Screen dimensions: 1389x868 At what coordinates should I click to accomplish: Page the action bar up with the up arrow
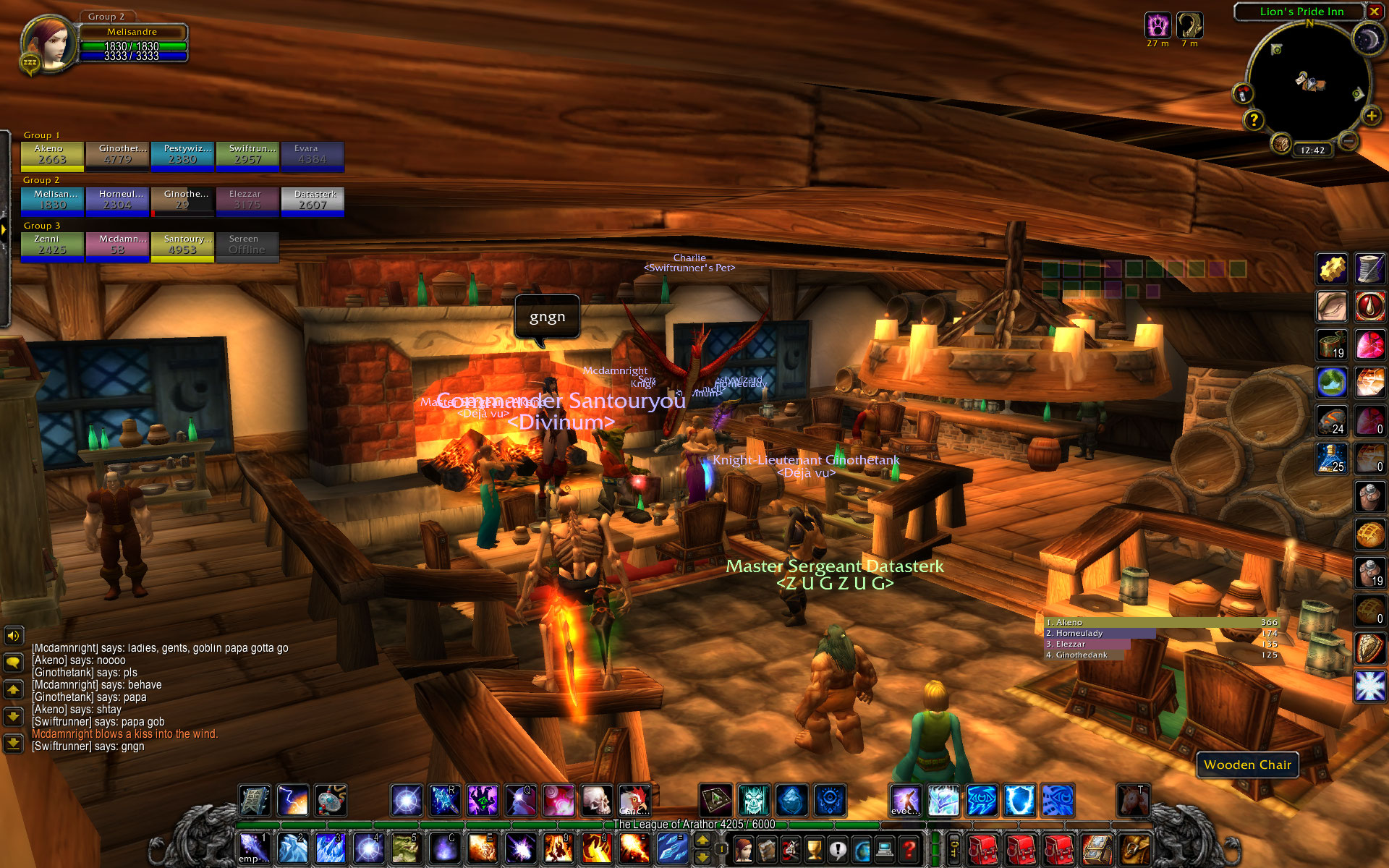point(702,841)
